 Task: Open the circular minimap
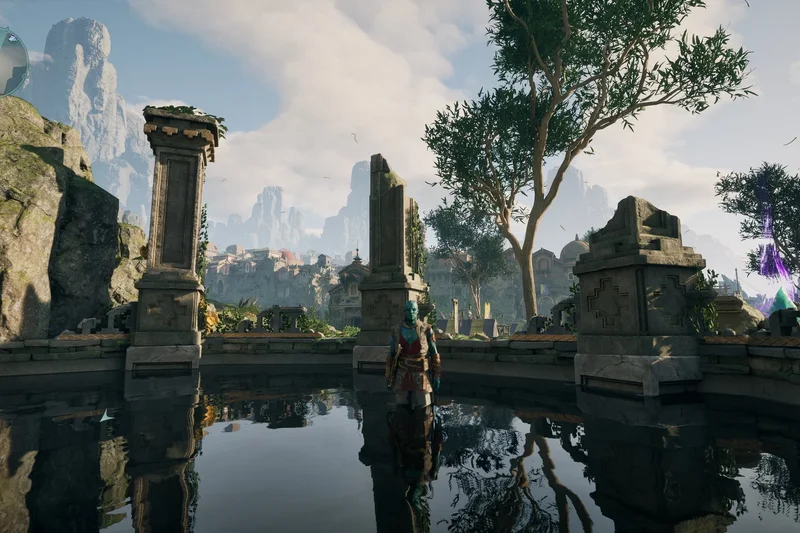coord(11,60)
